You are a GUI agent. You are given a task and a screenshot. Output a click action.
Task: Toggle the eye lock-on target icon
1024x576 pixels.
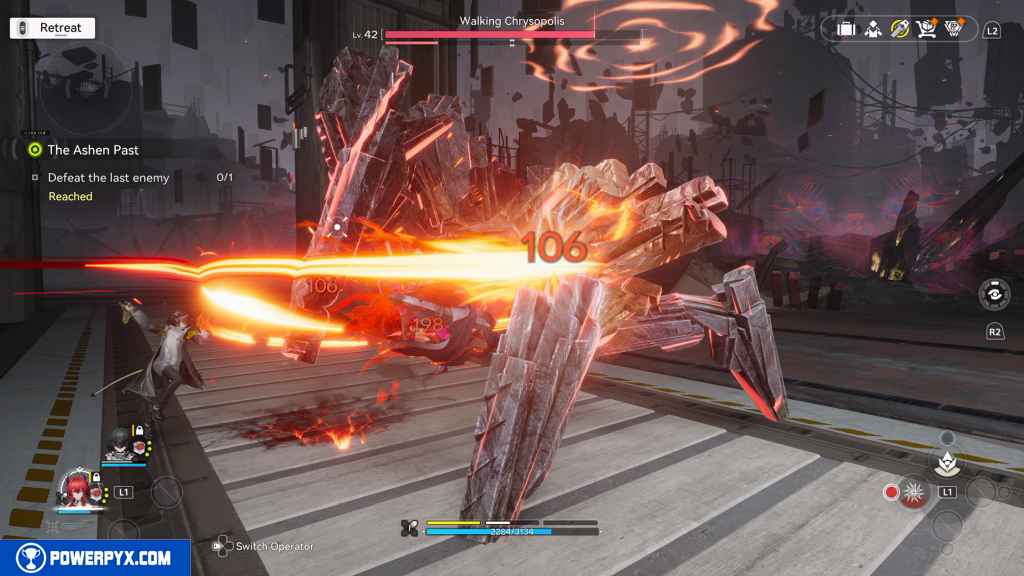pos(994,296)
